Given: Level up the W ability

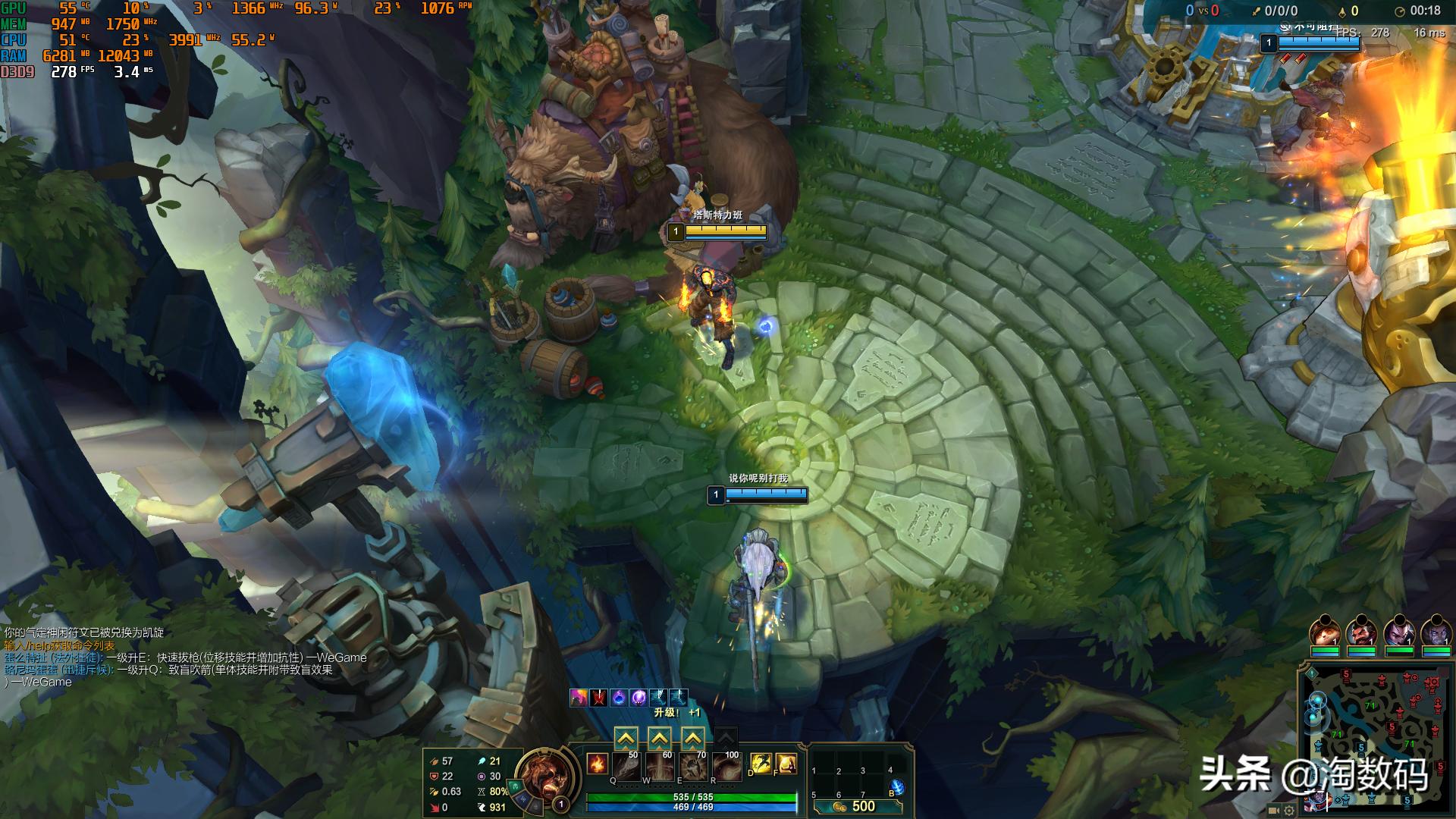Looking at the screenshot, I should [660, 738].
